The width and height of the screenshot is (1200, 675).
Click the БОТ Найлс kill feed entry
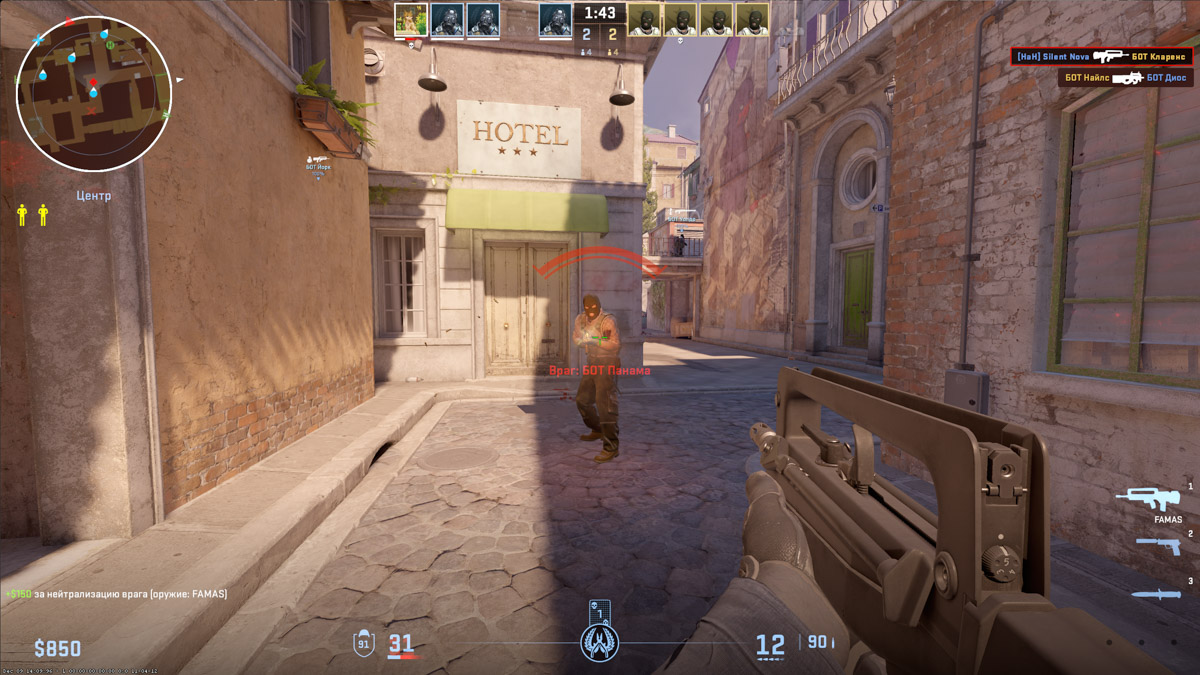[1125, 77]
